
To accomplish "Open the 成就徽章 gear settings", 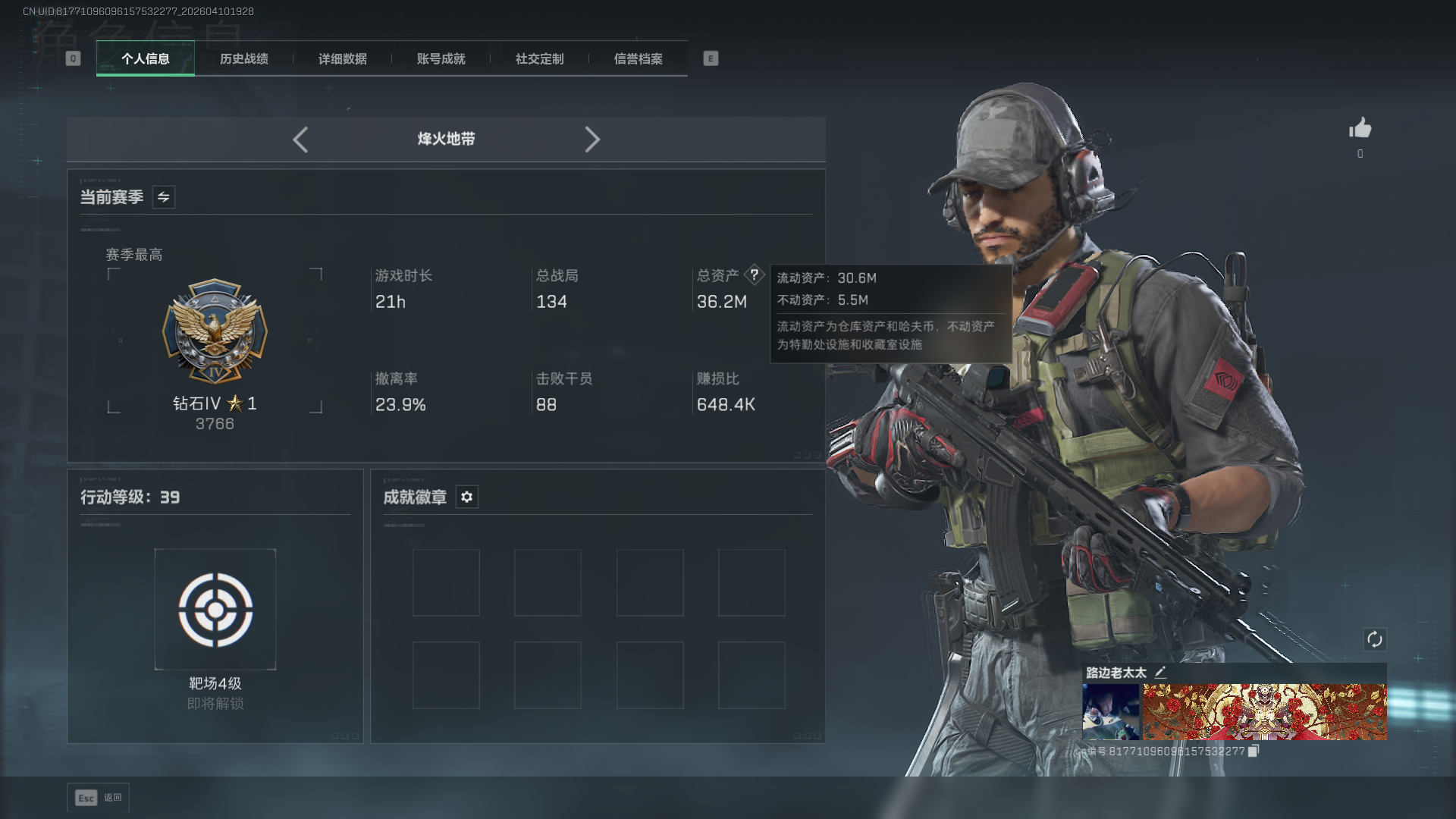I will tap(467, 497).
